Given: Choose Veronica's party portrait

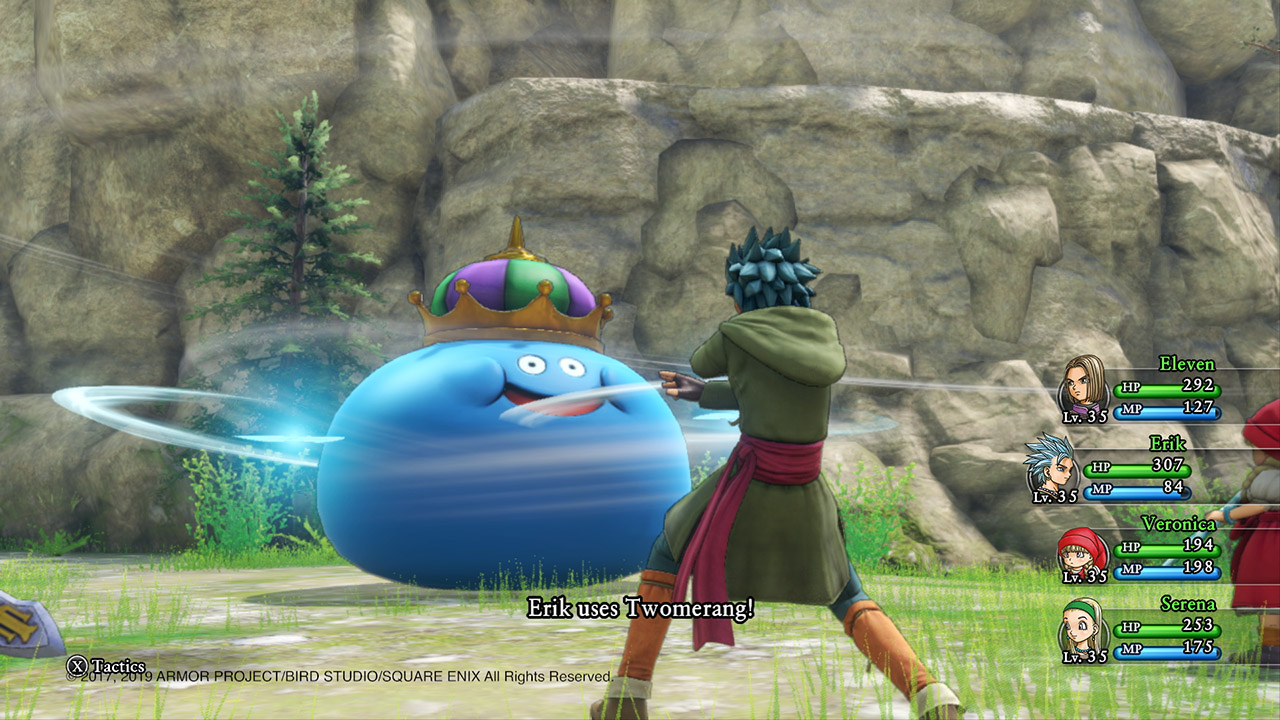Looking at the screenshot, I should pyautogui.click(x=1083, y=548).
